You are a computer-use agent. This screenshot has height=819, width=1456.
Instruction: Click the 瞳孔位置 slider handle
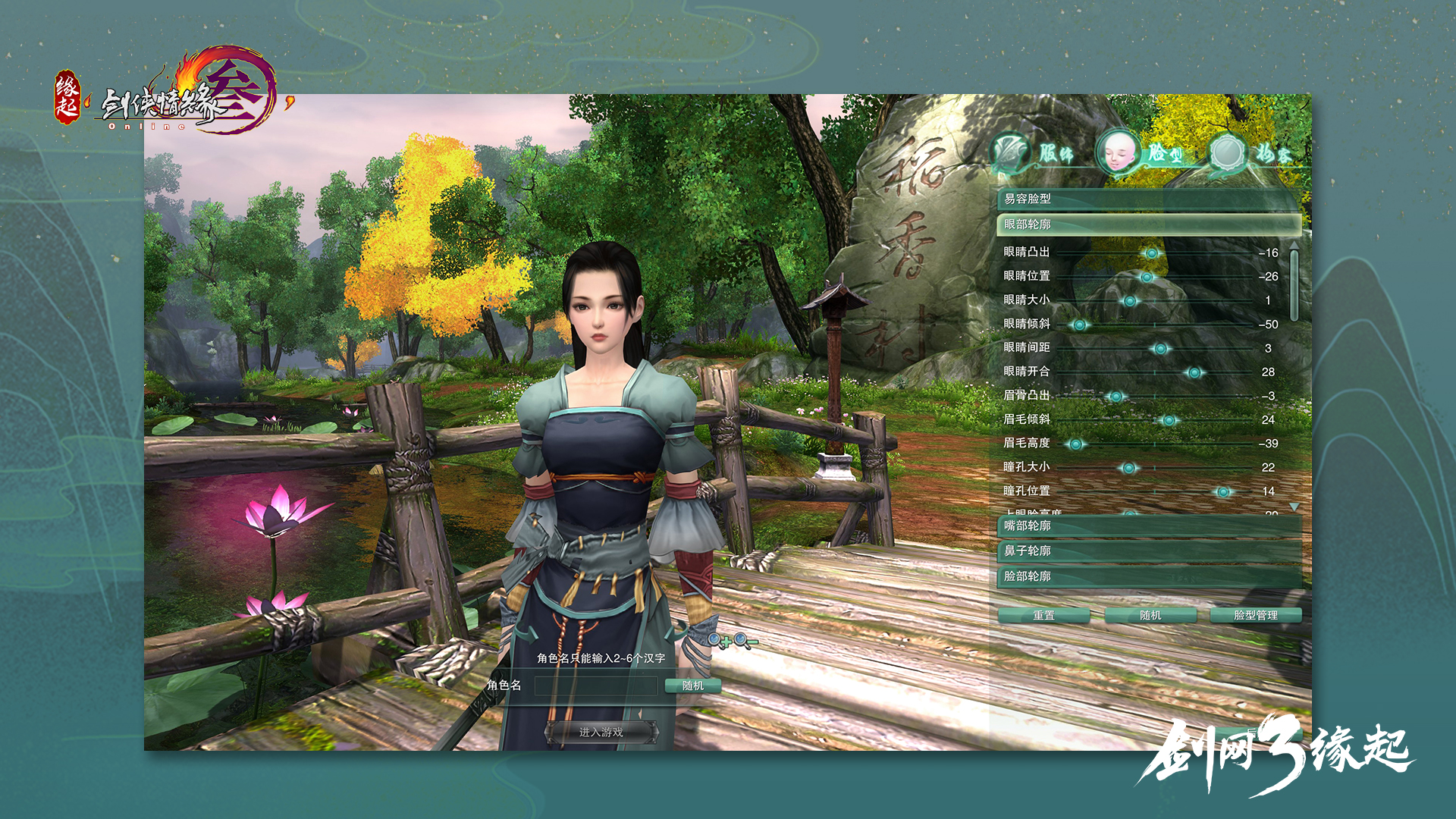click(x=1222, y=492)
